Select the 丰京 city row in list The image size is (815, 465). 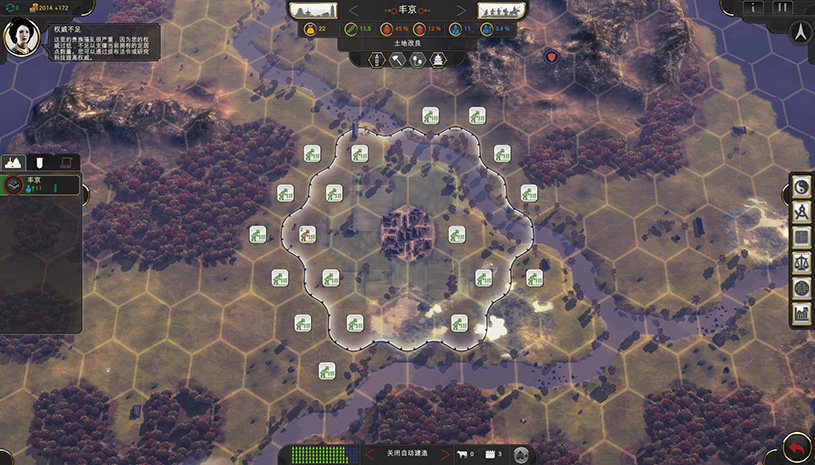pos(40,184)
